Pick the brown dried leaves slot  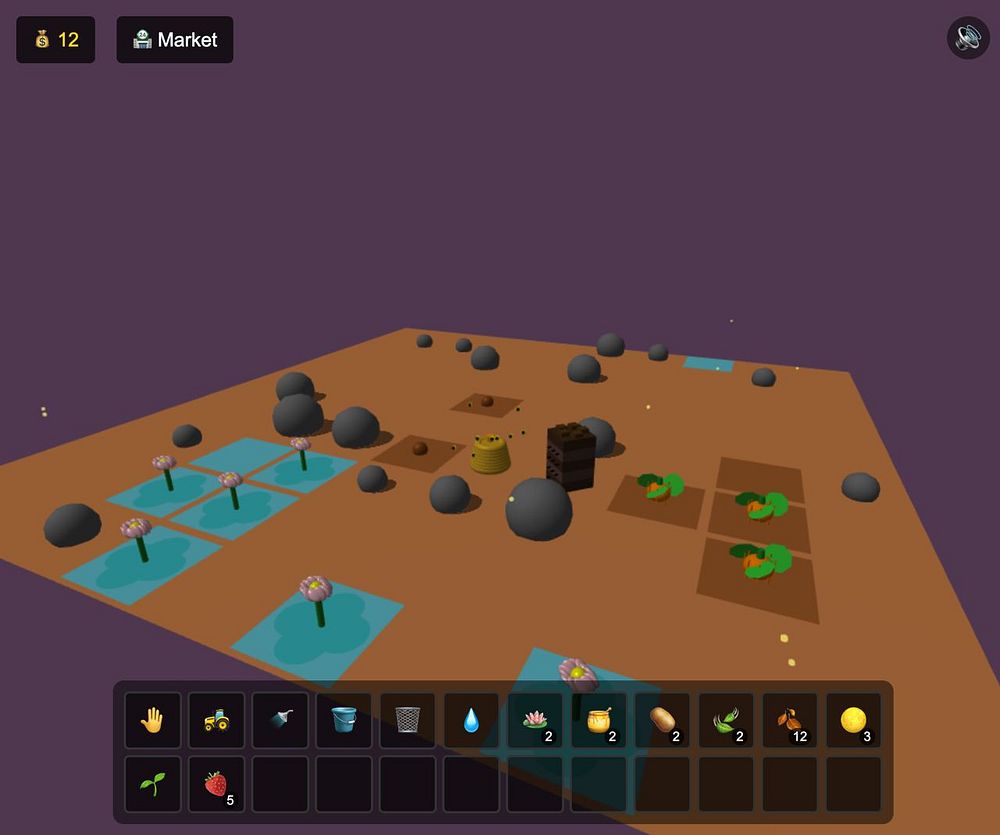pos(790,720)
